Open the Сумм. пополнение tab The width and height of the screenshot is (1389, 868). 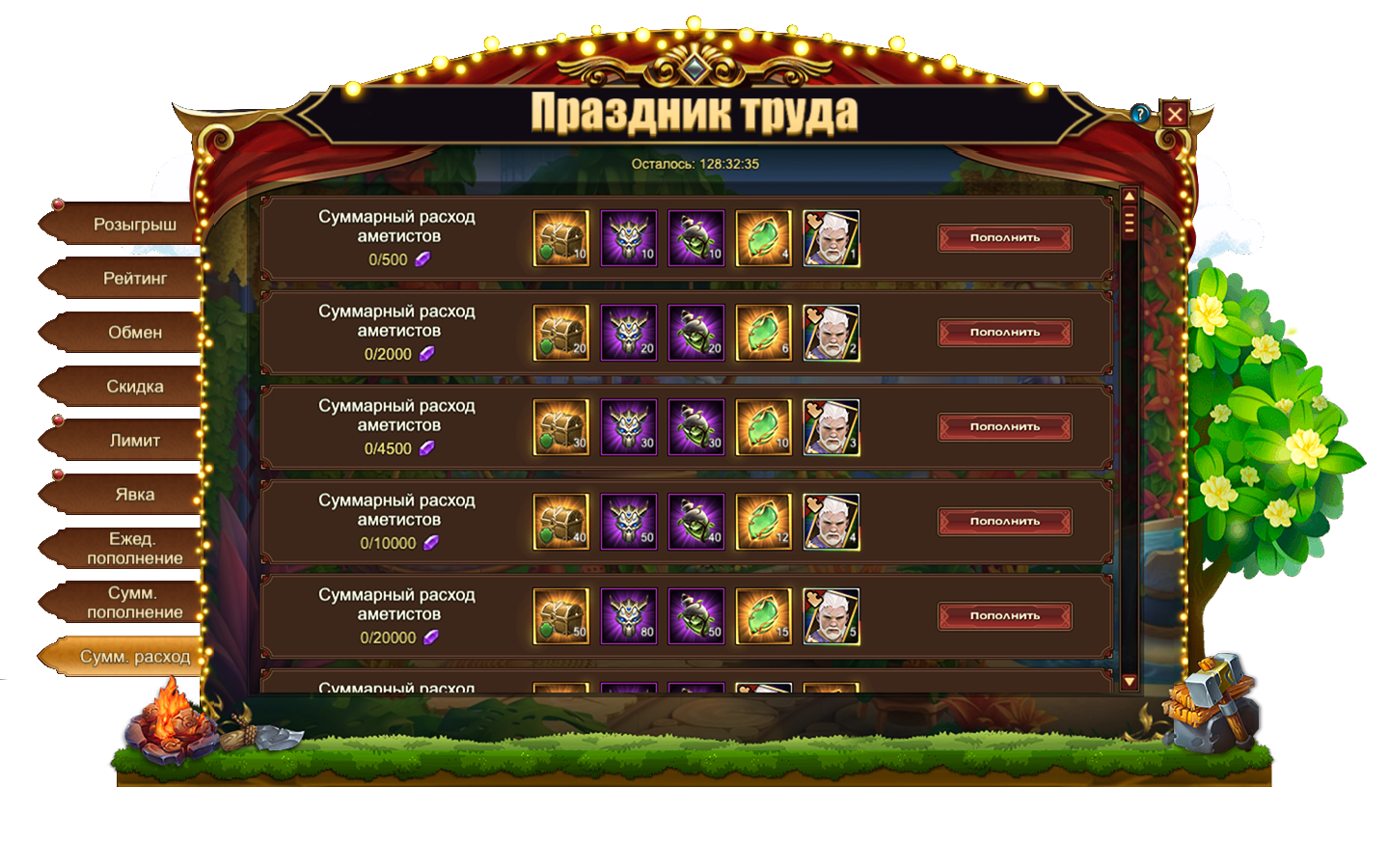pos(134,603)
